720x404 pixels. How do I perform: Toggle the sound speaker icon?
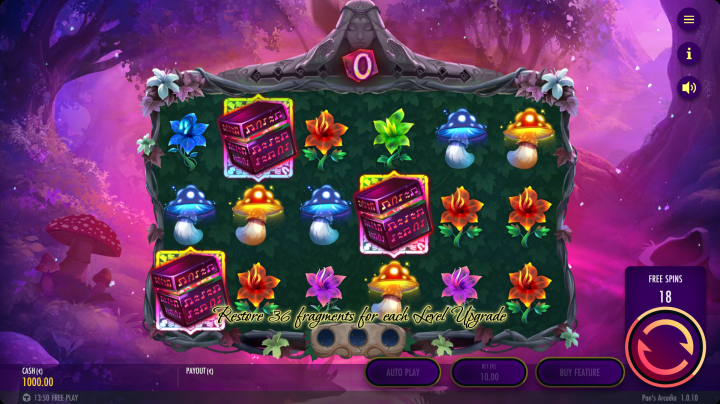[688, 87]
